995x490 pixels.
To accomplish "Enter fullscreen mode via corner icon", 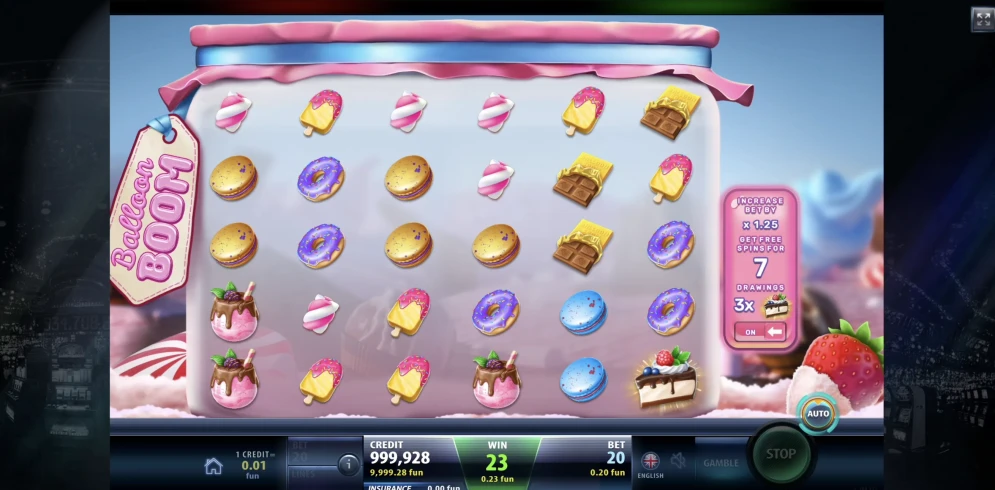I will click(982, 19).
